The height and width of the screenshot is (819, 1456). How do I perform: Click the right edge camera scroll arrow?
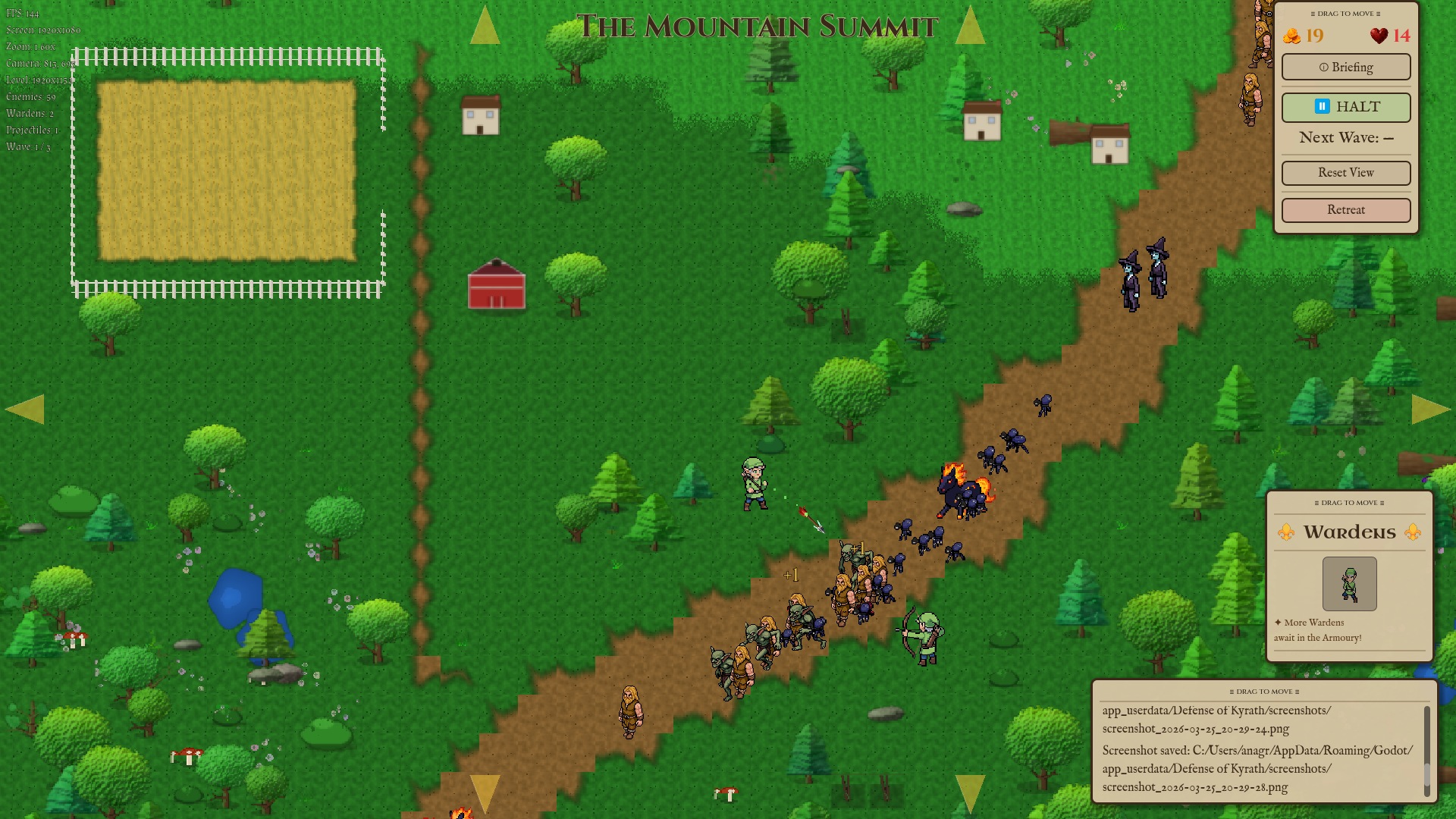point(1430,409)
